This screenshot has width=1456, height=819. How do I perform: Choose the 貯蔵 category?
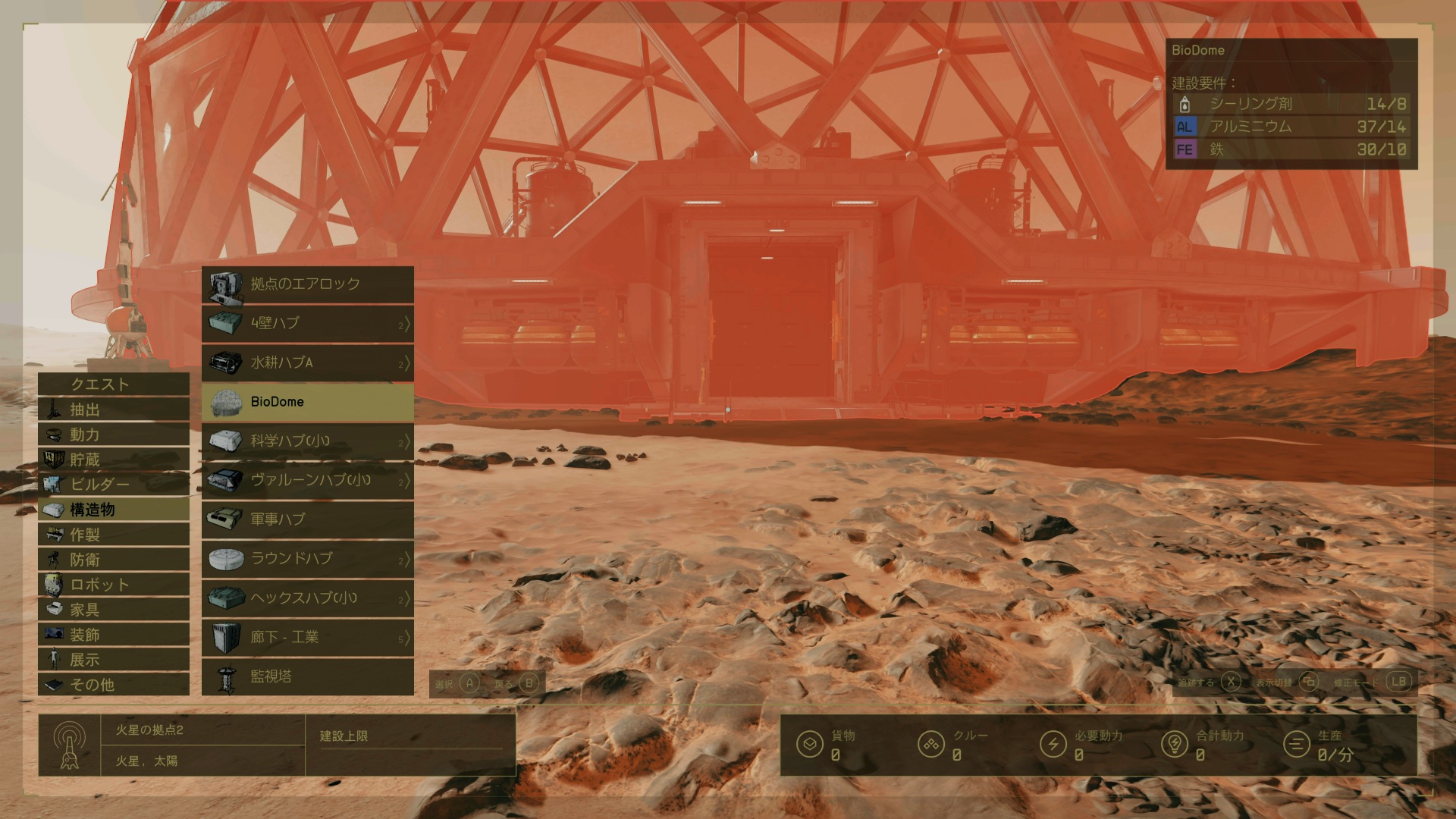pos(114,460)
